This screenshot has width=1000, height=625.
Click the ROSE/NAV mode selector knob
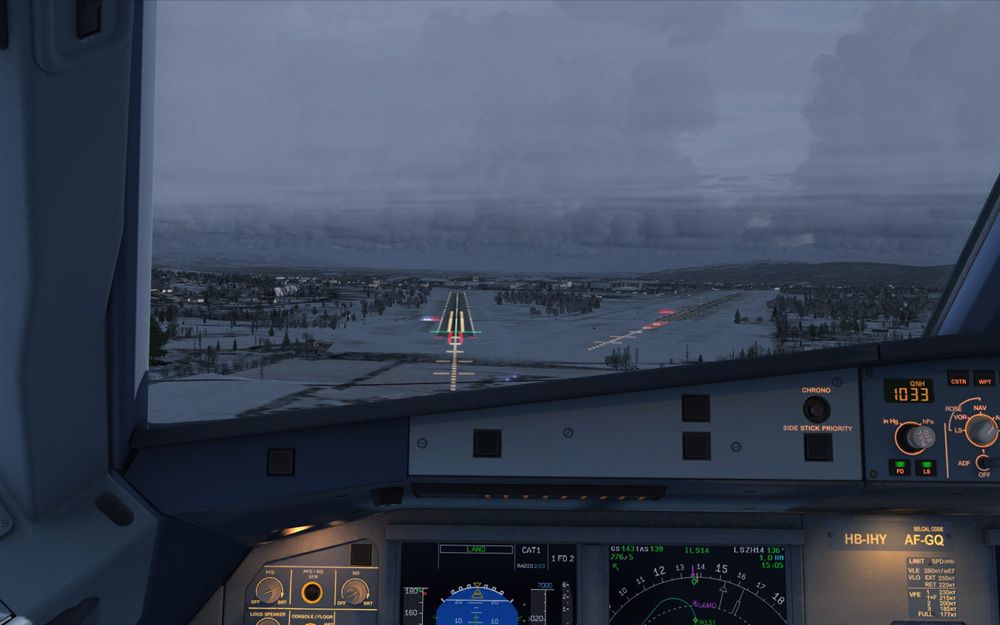tap(981, 430)
